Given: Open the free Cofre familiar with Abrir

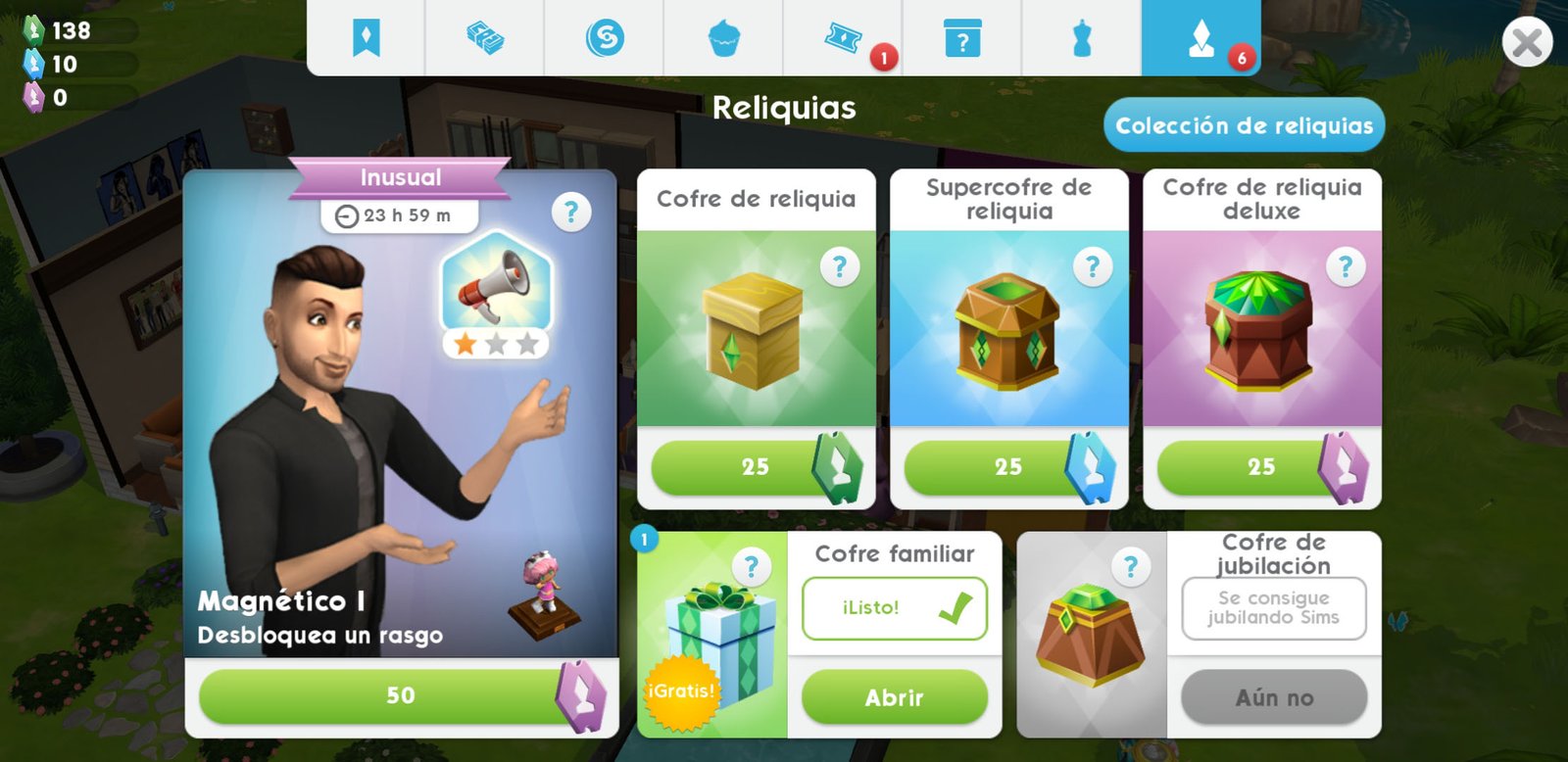Looking at the screenshot, I should pos(894,697).
